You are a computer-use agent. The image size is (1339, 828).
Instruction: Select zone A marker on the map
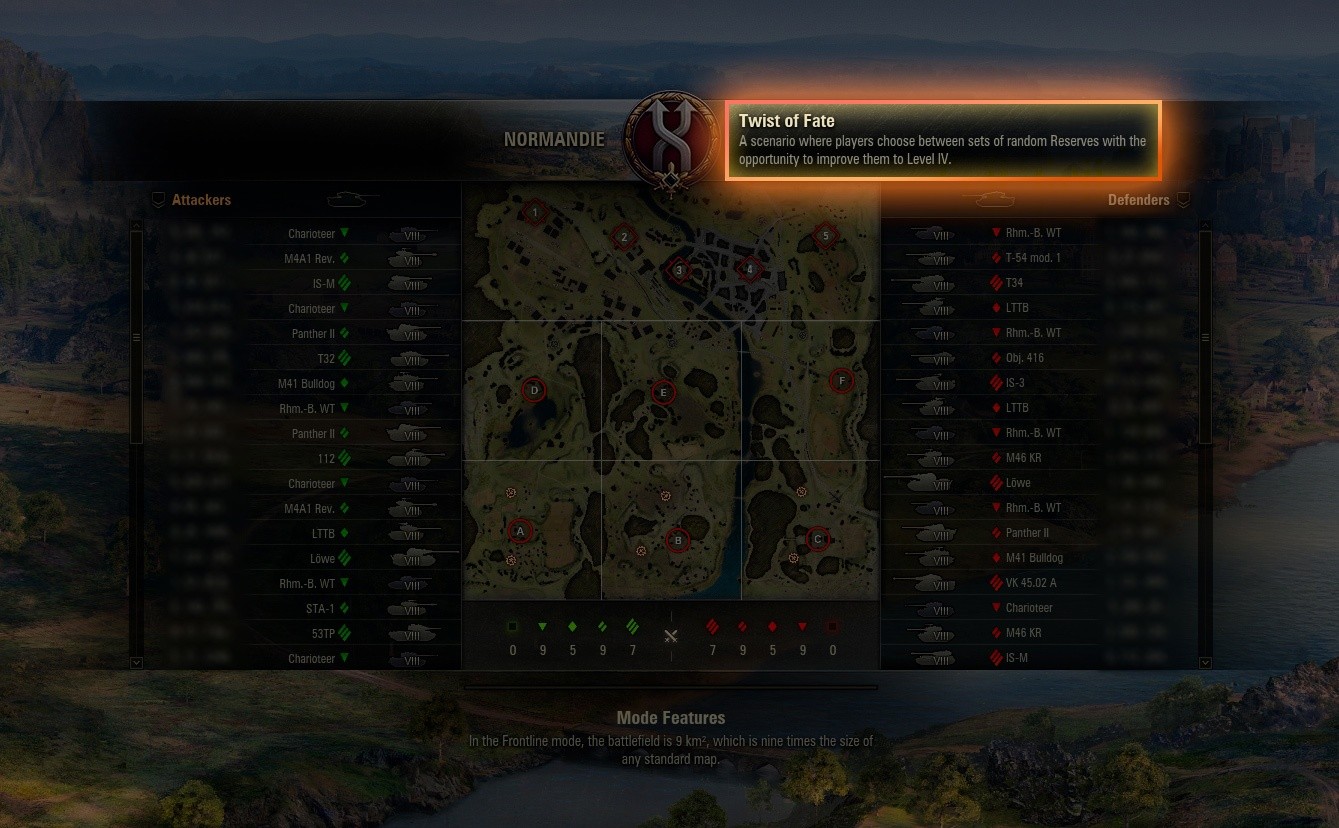[x=519, y=531]
